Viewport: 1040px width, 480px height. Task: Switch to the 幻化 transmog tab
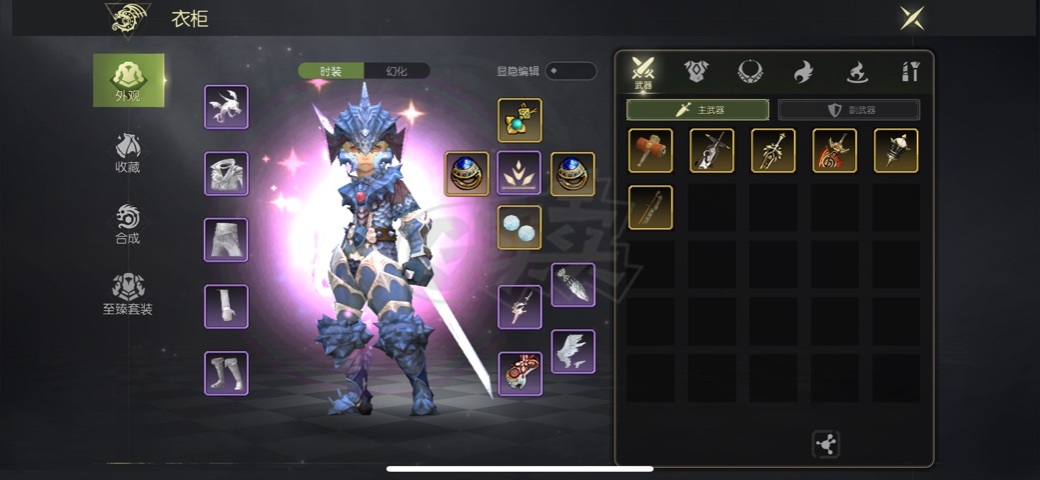(396, 71)
